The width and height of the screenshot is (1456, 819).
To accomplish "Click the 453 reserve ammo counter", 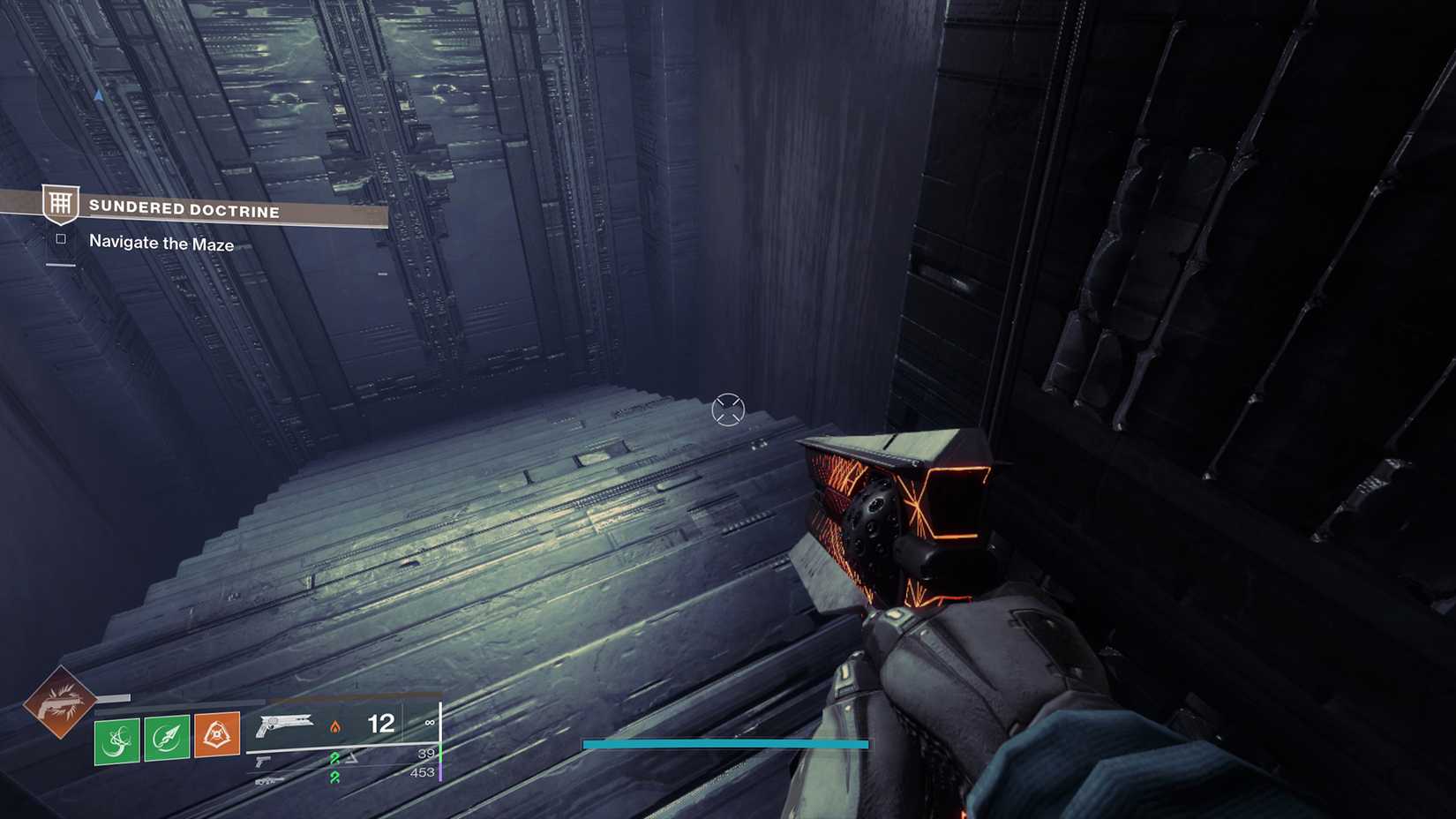I will 424,773.
